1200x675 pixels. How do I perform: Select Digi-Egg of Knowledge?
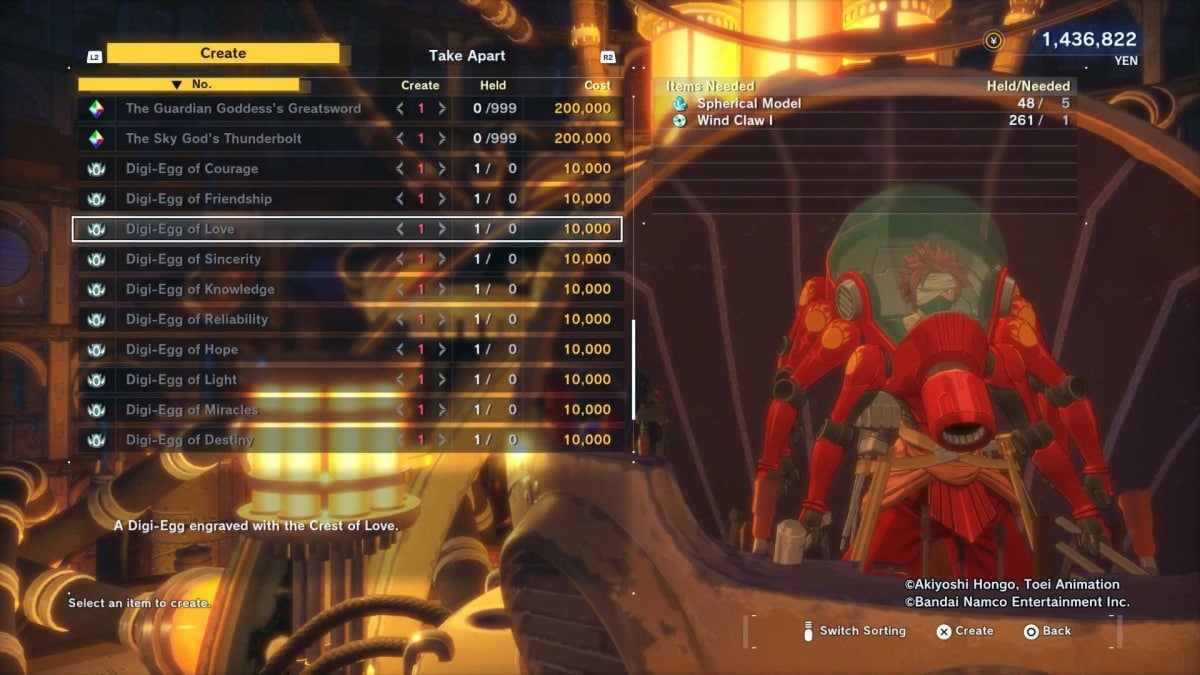tap(199, 289)
